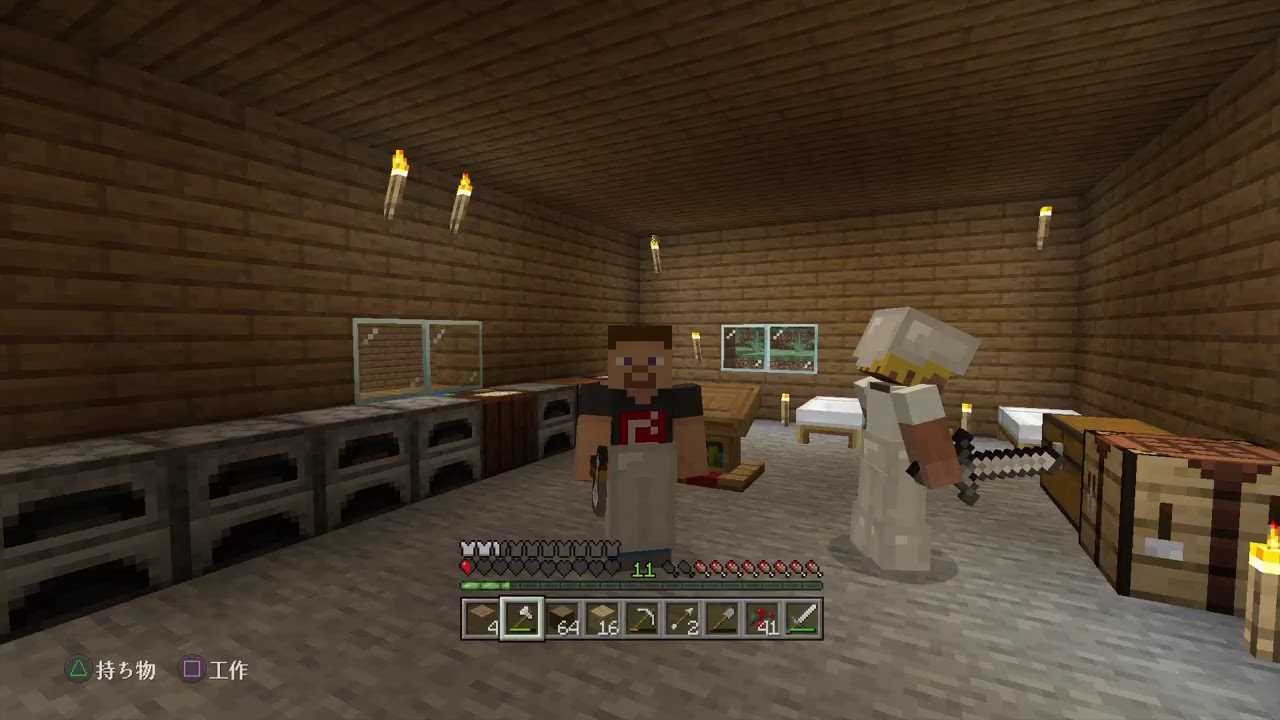Click the green XP level number 11
This screenshot has width=1280, height=720.
pyautogui.click(x=643, y=570)
